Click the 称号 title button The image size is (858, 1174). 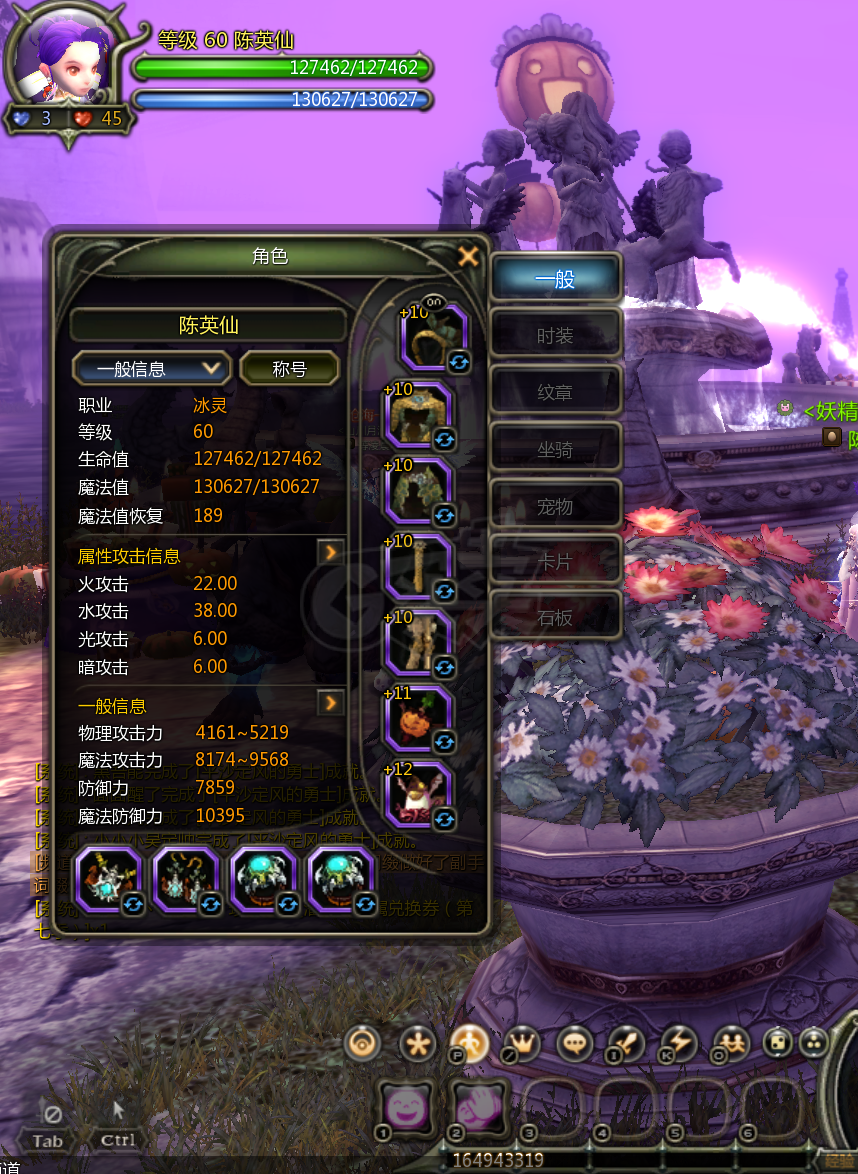point(289,369)
